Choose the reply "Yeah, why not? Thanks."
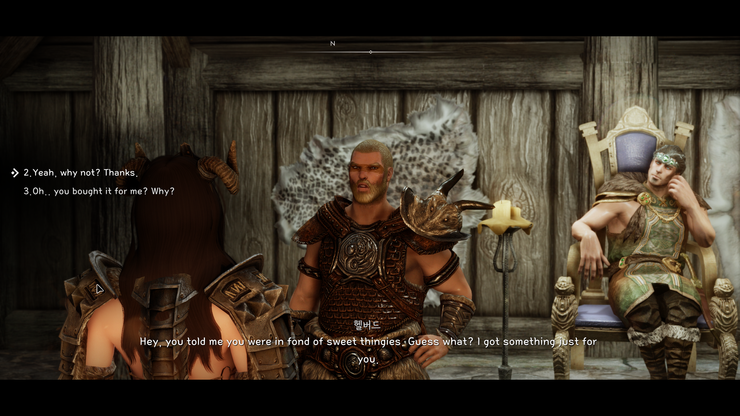Image resolution: width=740 pixels, height=416 pixels. 81,173
